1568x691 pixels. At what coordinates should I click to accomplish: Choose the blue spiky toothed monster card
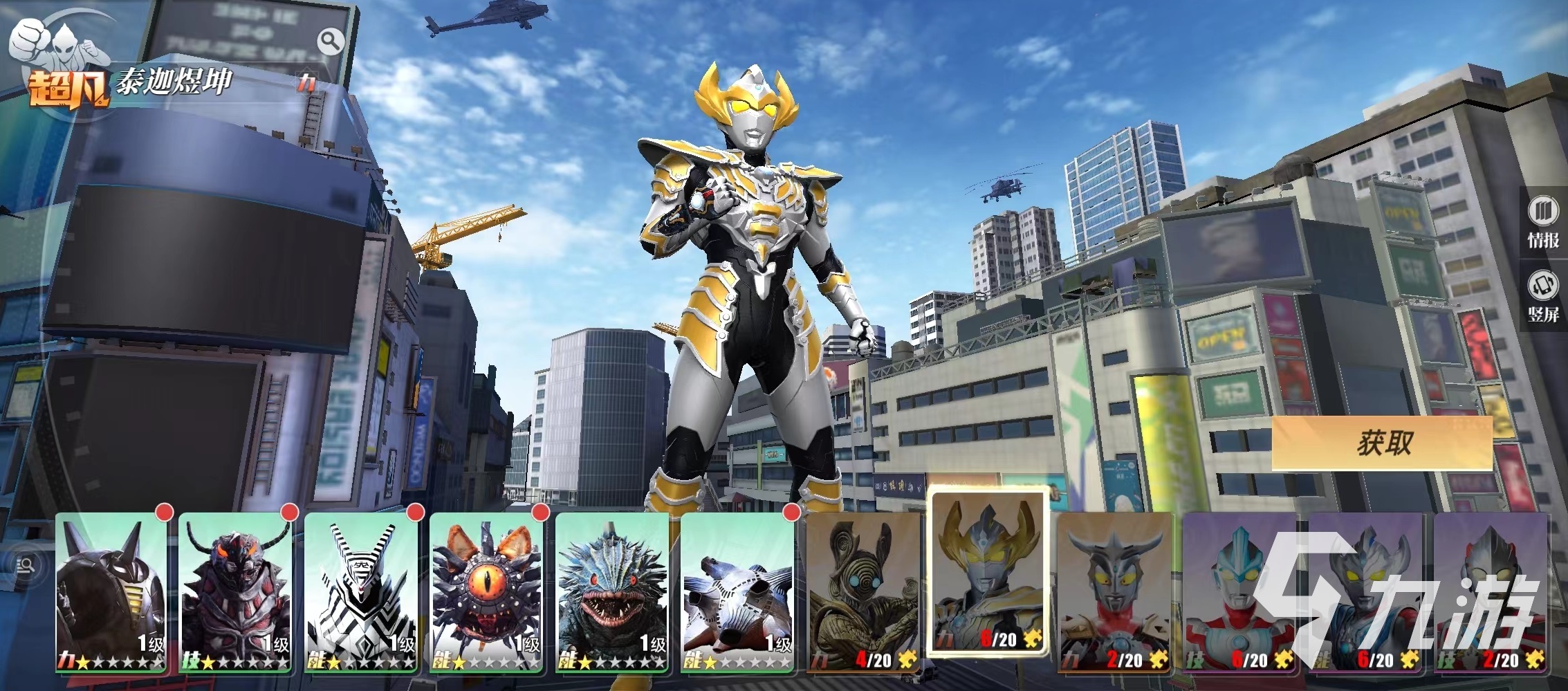coord(612,593)
